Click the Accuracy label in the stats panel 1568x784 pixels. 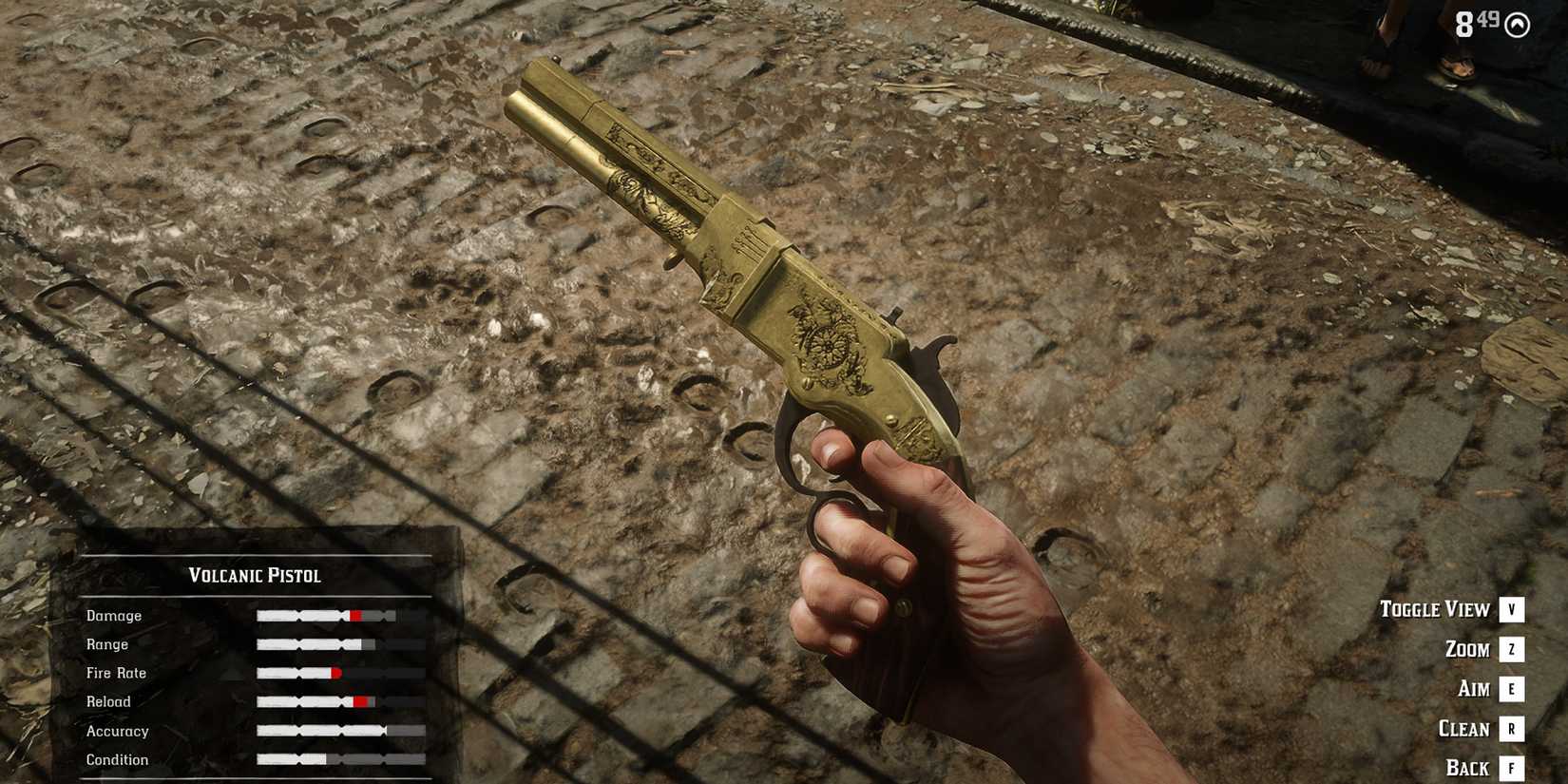[117, 731]
